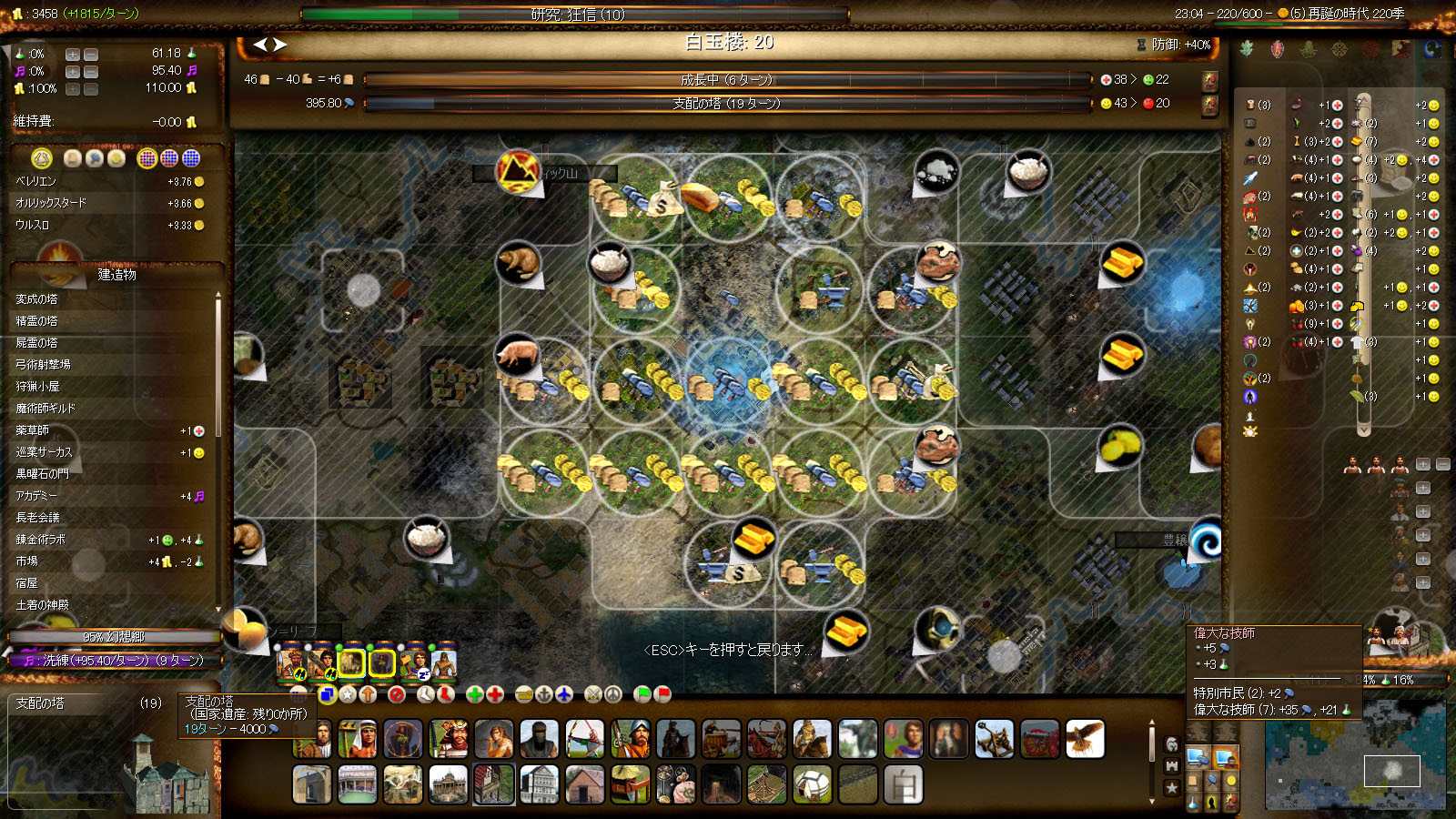Toggle the red flag button

[662, 694]
